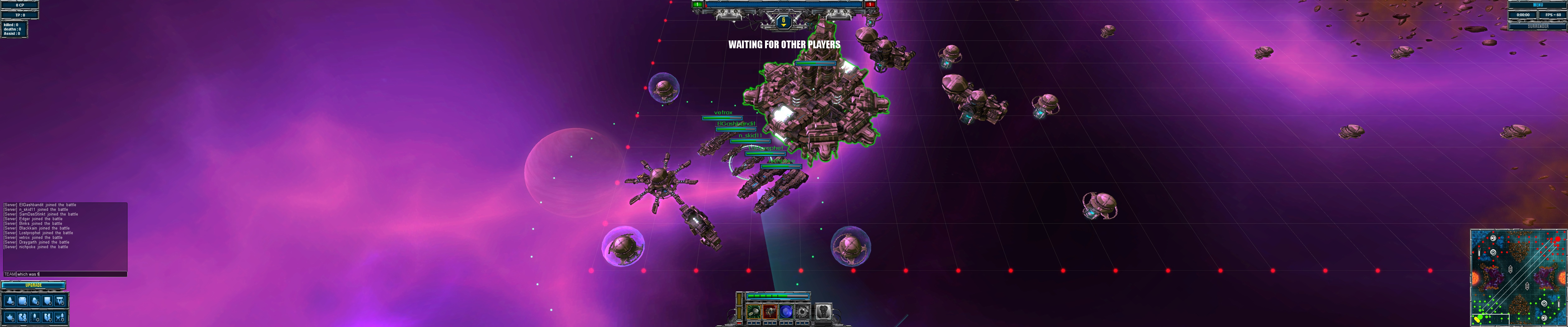Select the explosion burst upgrade icon
This screenshot has height=327, width=1568.
[x=10, y=317]
